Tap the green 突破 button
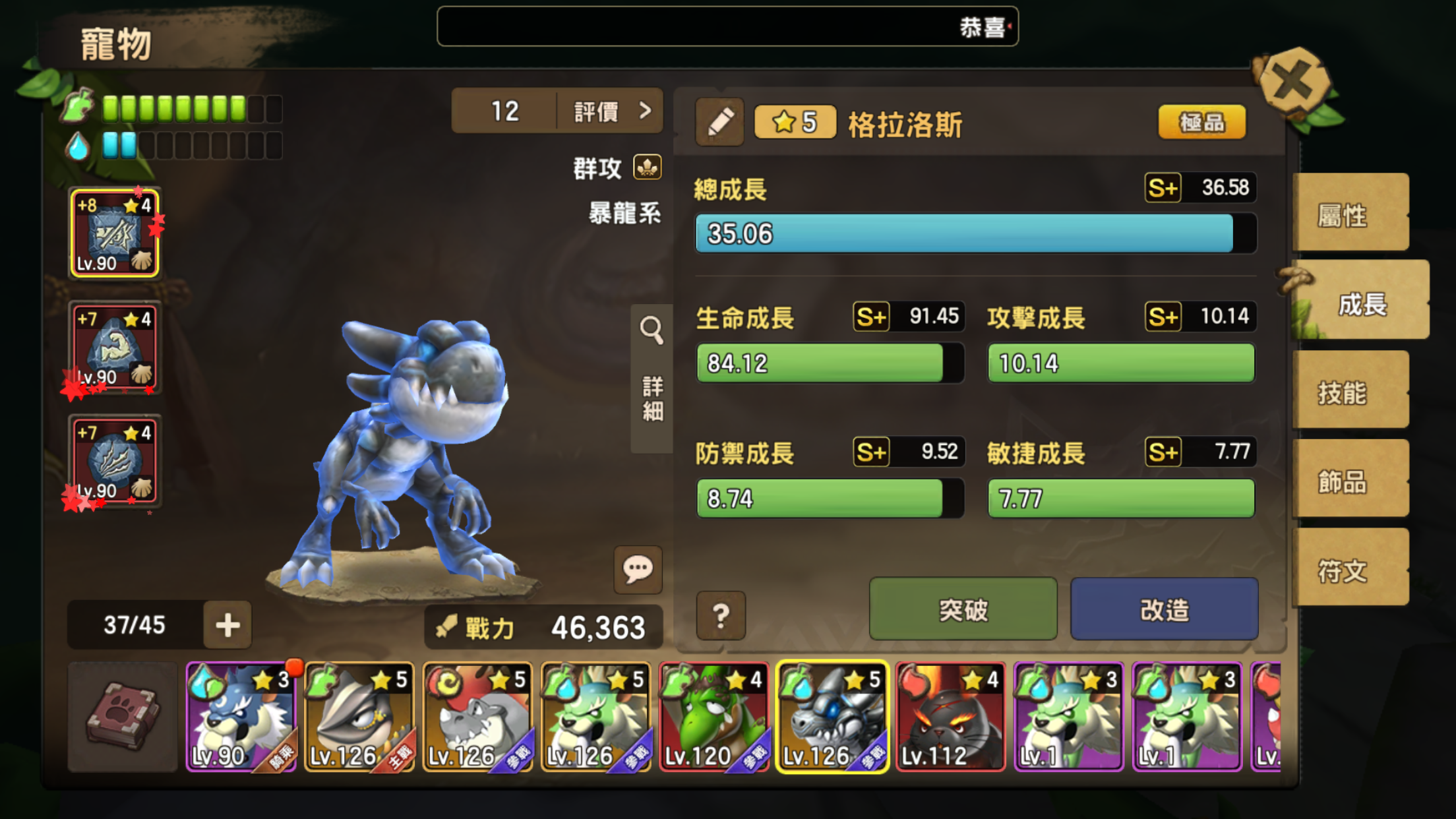This screenshot has width=1456, height=819. pyautogui.click(x=963, y=609)
